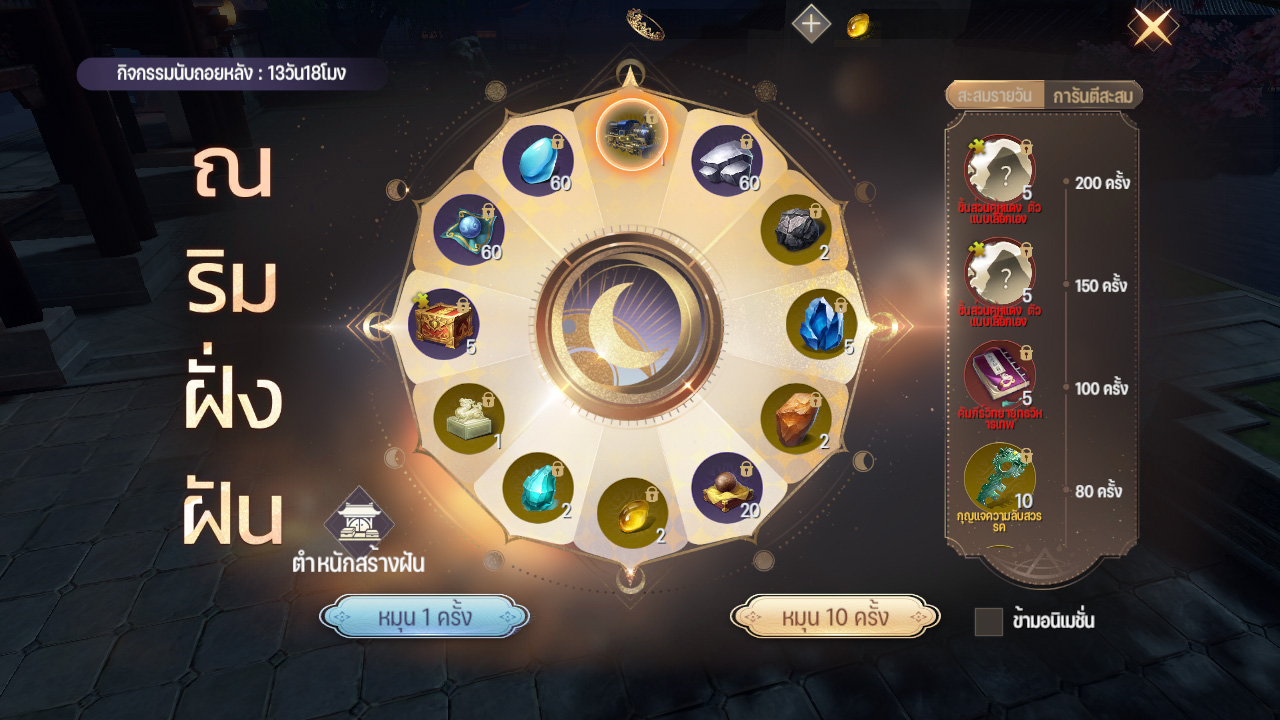This screenshot has height=720, width=1280.
Task: Select the red treasure chest prize
Action: point(443,324)
